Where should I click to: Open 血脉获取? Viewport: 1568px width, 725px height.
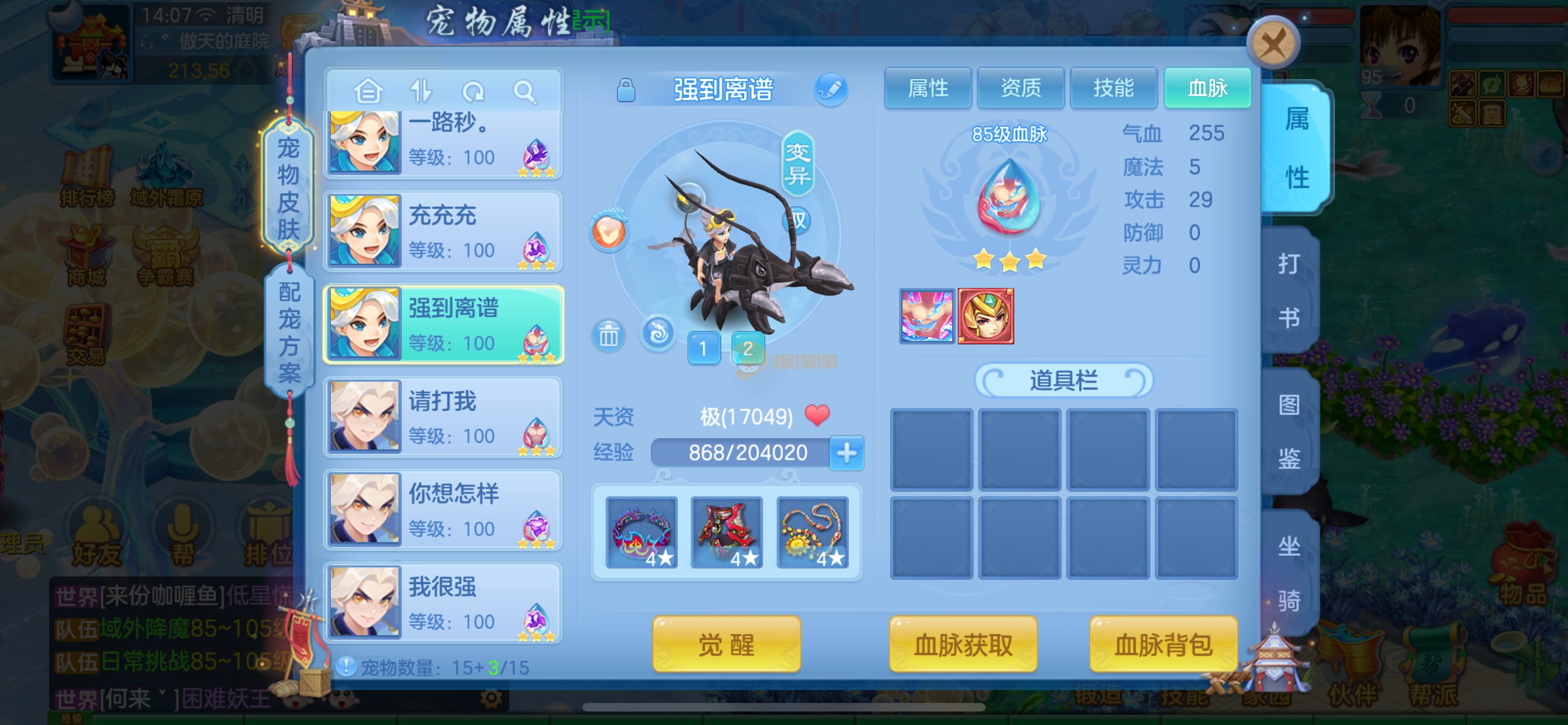click(x=962, y=644)
